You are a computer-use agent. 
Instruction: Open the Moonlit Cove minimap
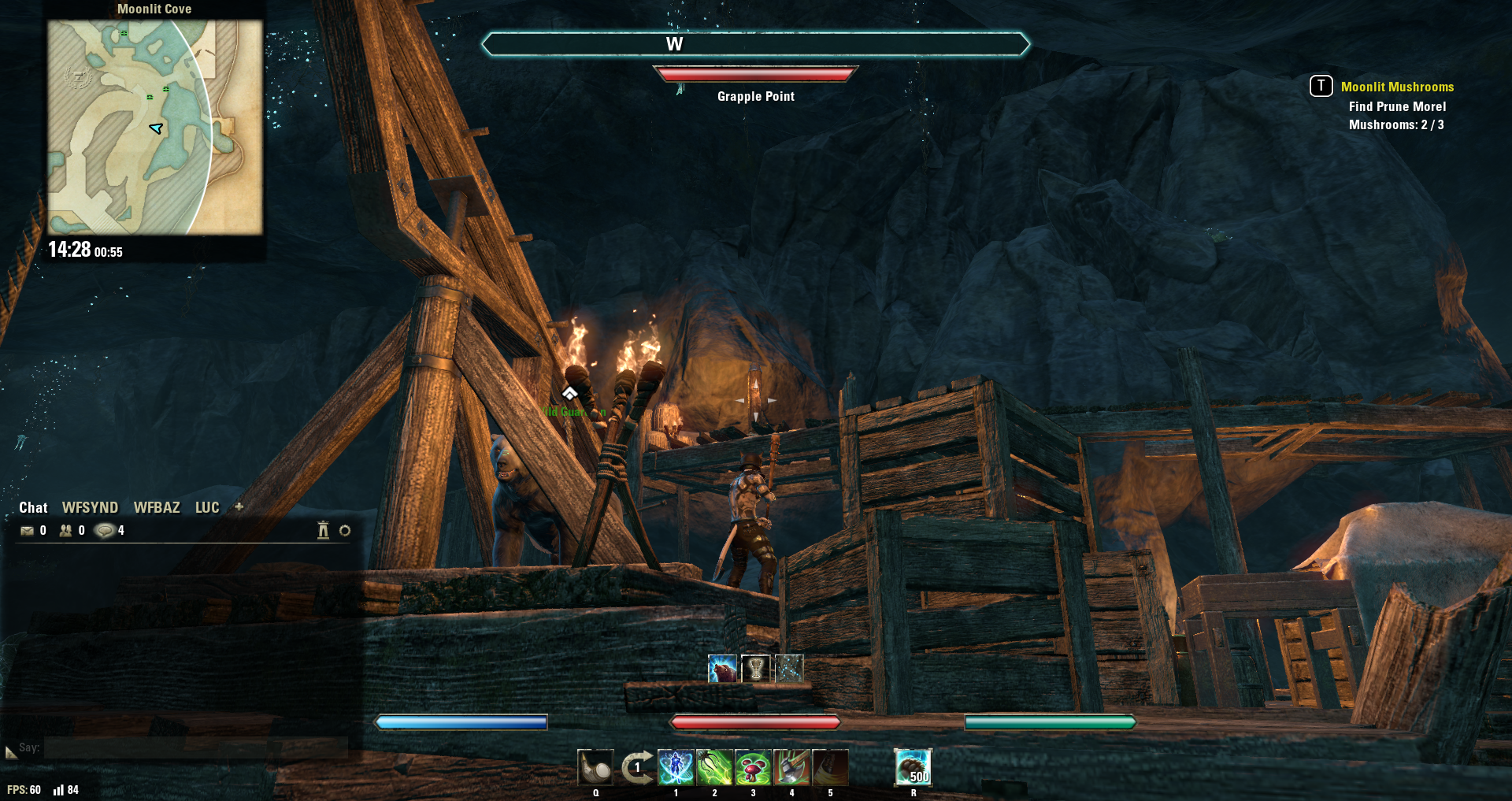(154, 128)
